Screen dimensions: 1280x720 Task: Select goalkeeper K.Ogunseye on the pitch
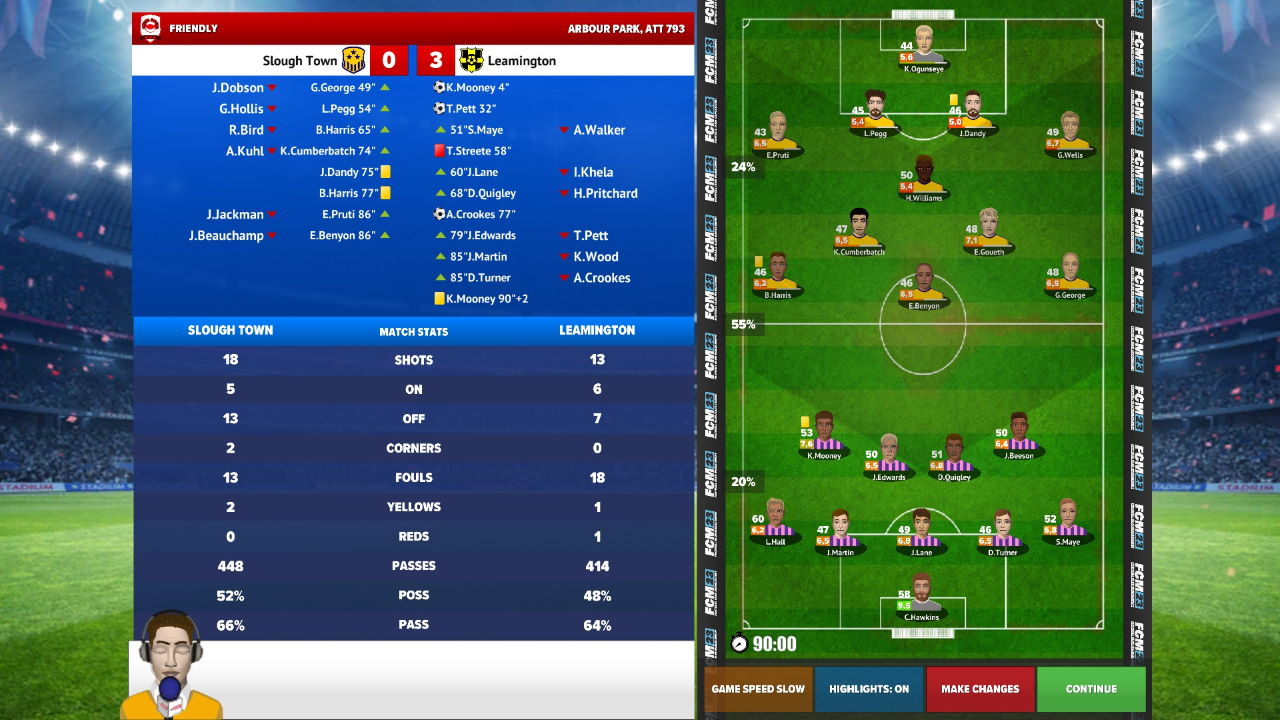pyautogui.click(x=923, y=47)
